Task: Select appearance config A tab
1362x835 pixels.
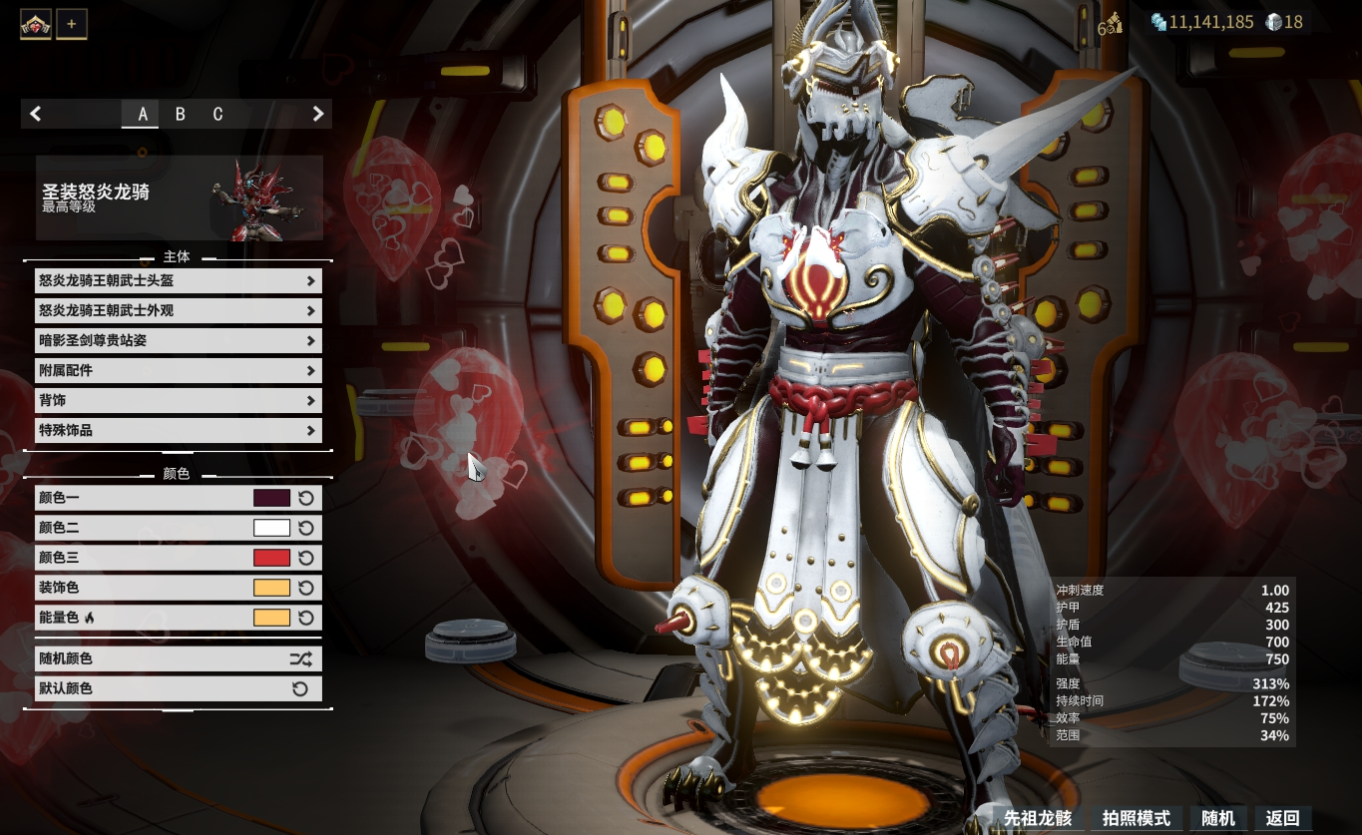Action: tap(142, 114)
